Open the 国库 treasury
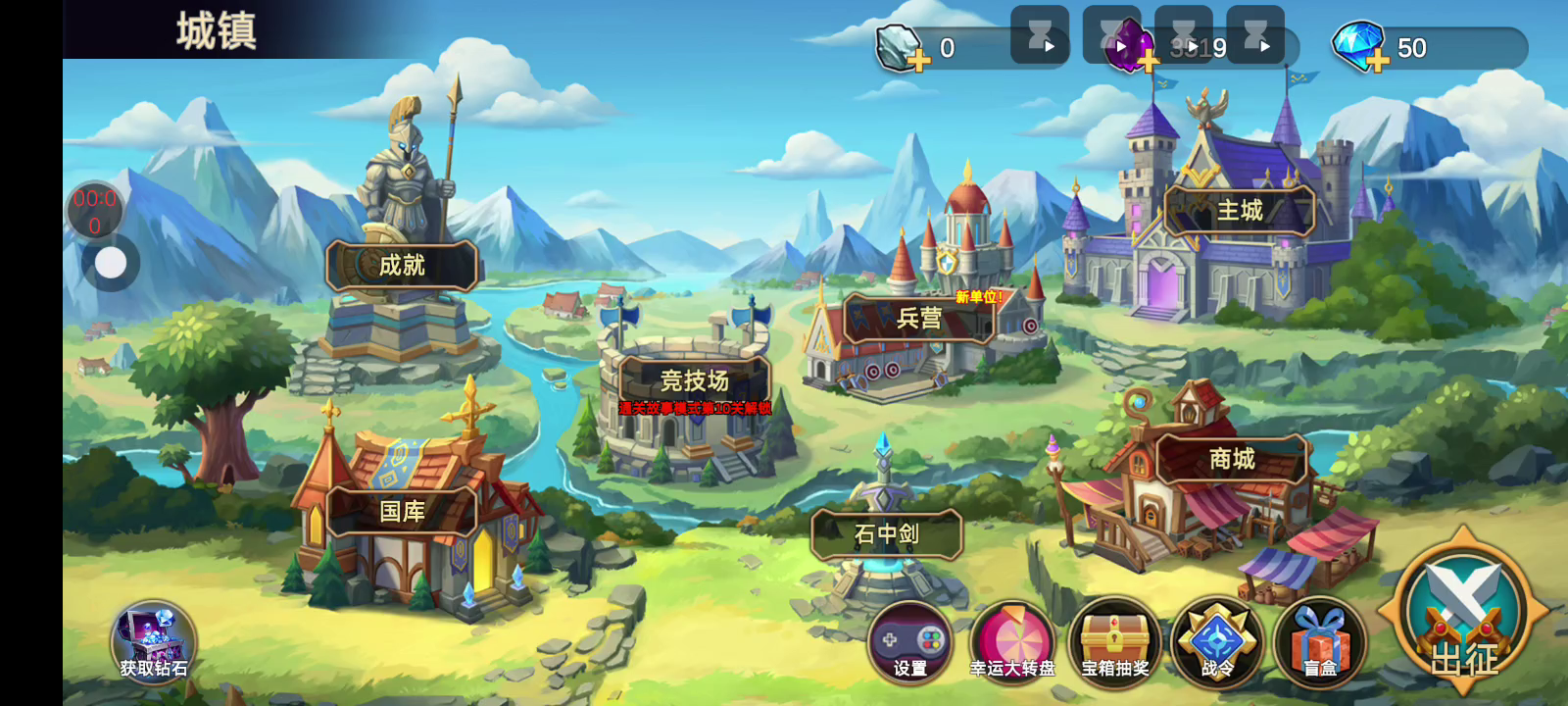 (x=402, y=511)
